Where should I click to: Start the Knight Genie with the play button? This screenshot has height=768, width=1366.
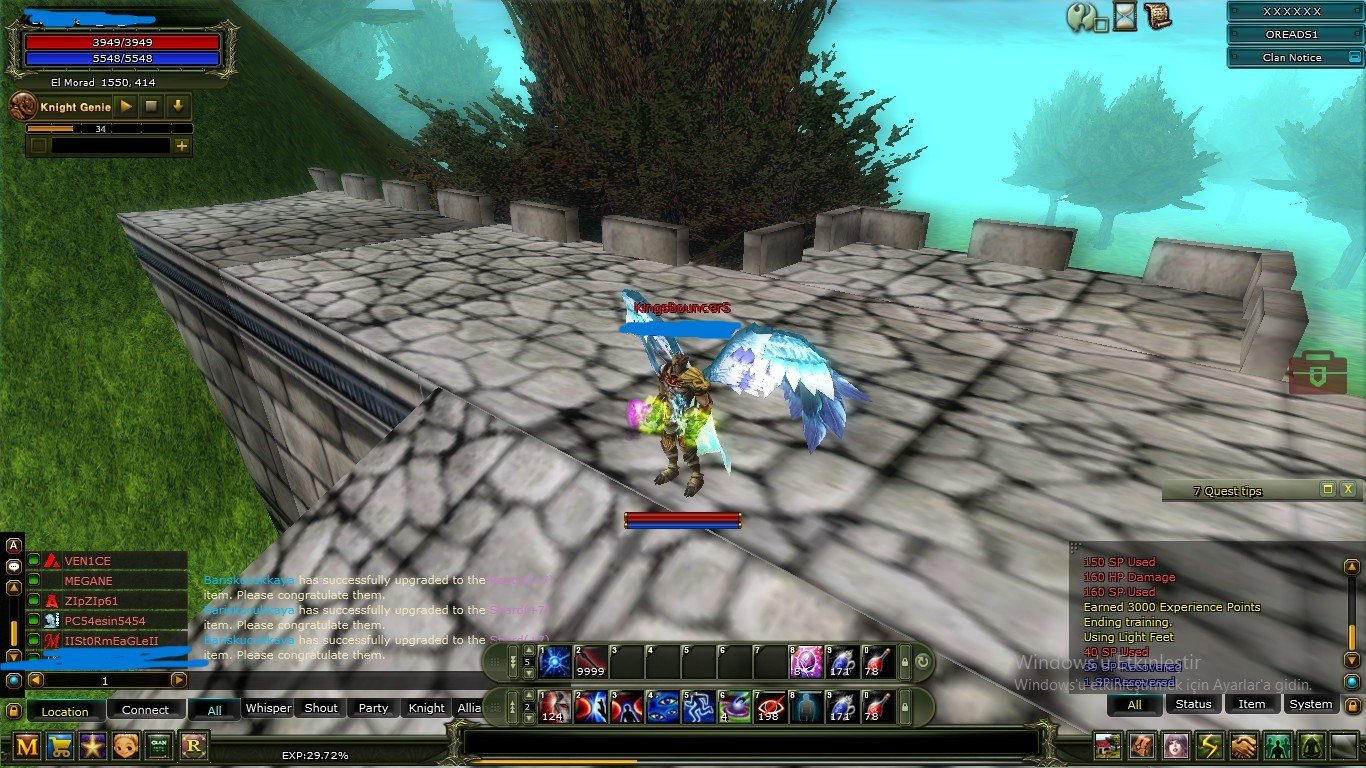click(x=126, y=106)
